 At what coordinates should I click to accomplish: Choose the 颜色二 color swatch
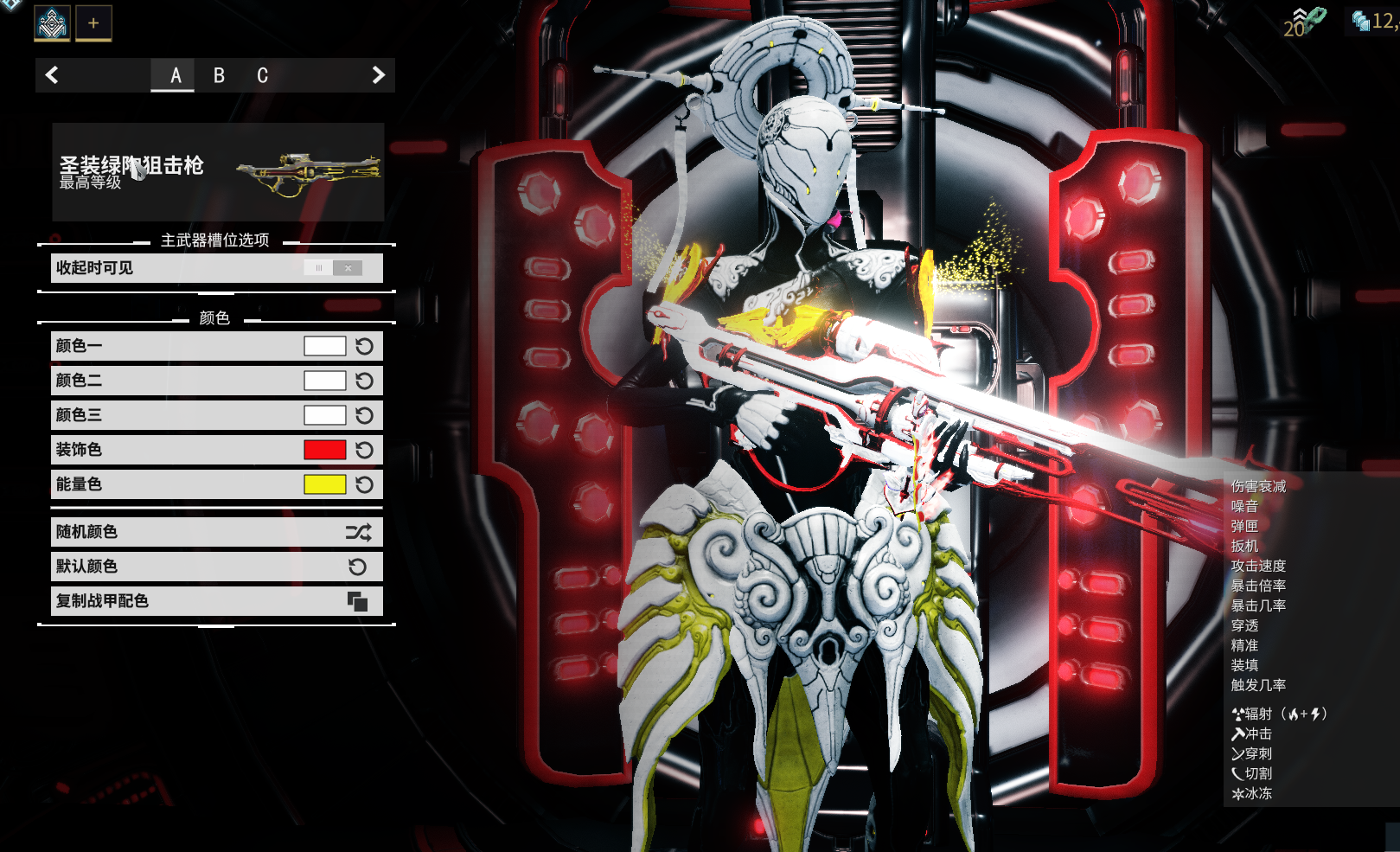324,381
